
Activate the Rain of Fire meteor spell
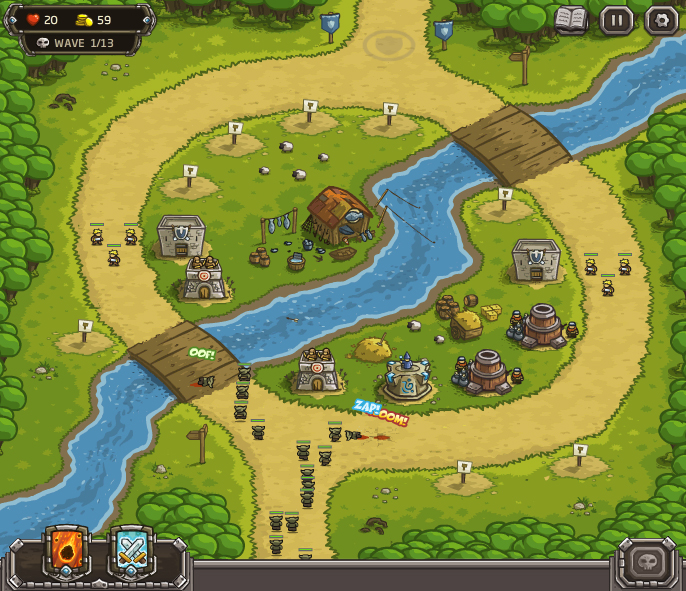click(67, 551)
